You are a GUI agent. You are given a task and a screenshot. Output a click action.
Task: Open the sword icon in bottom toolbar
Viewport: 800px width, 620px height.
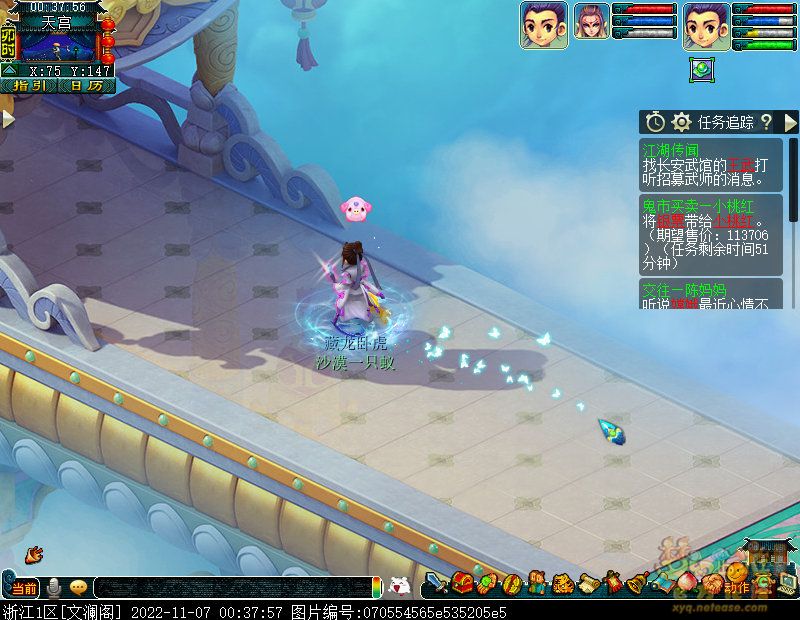tap(436, 584)
